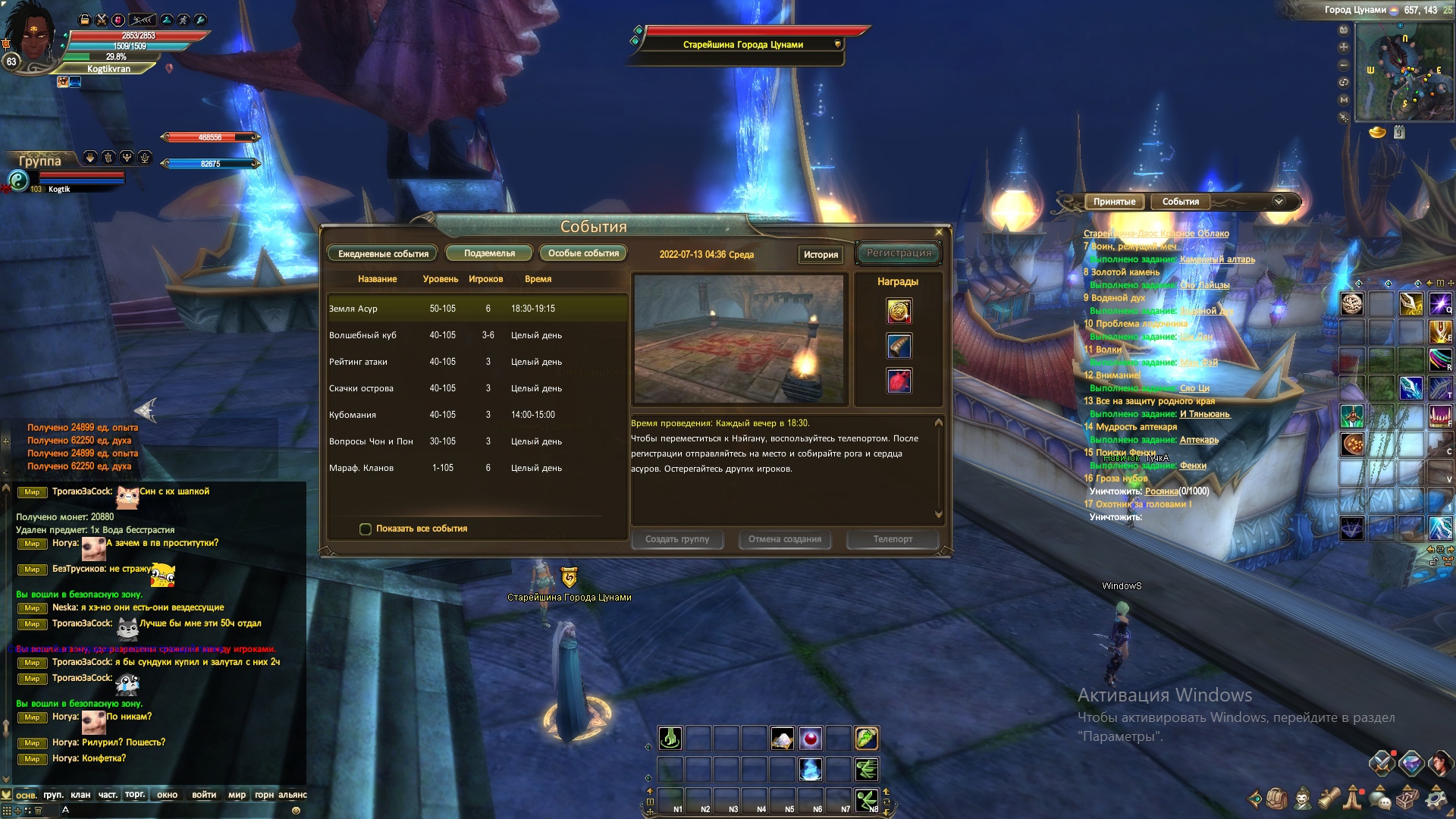The width and height of the screenshot is (1456, 819).
Task: Select the торг. chat channel tab
Action: tap(135, 795)
